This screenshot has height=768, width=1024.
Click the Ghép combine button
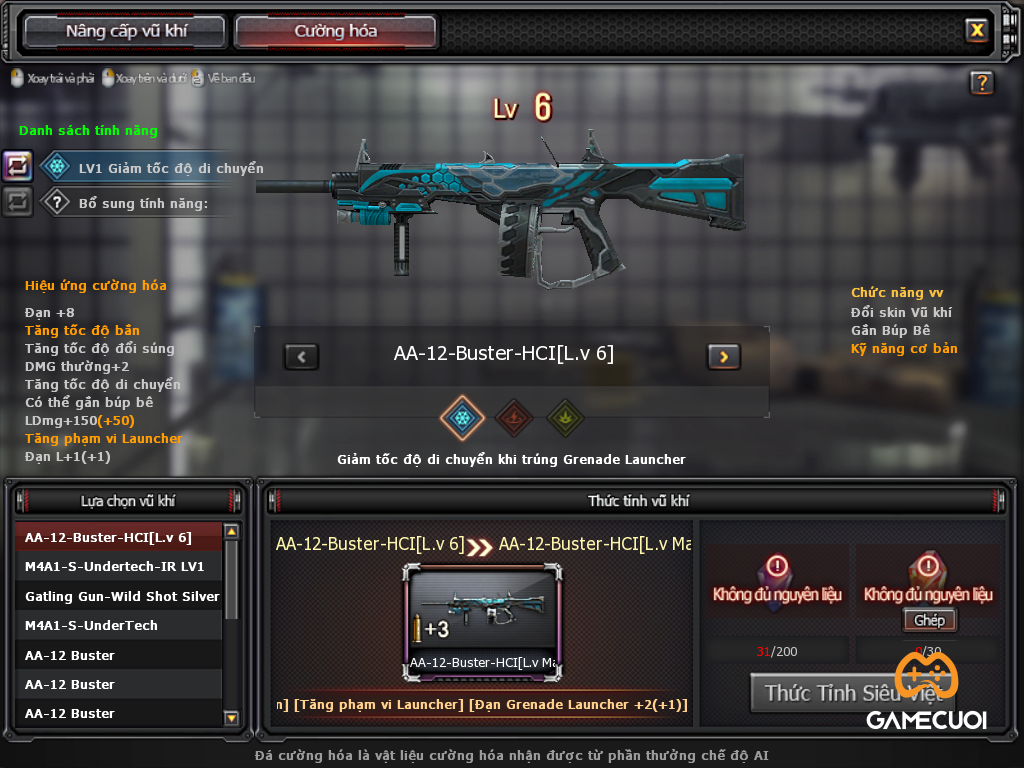click(x=929, y=620)
